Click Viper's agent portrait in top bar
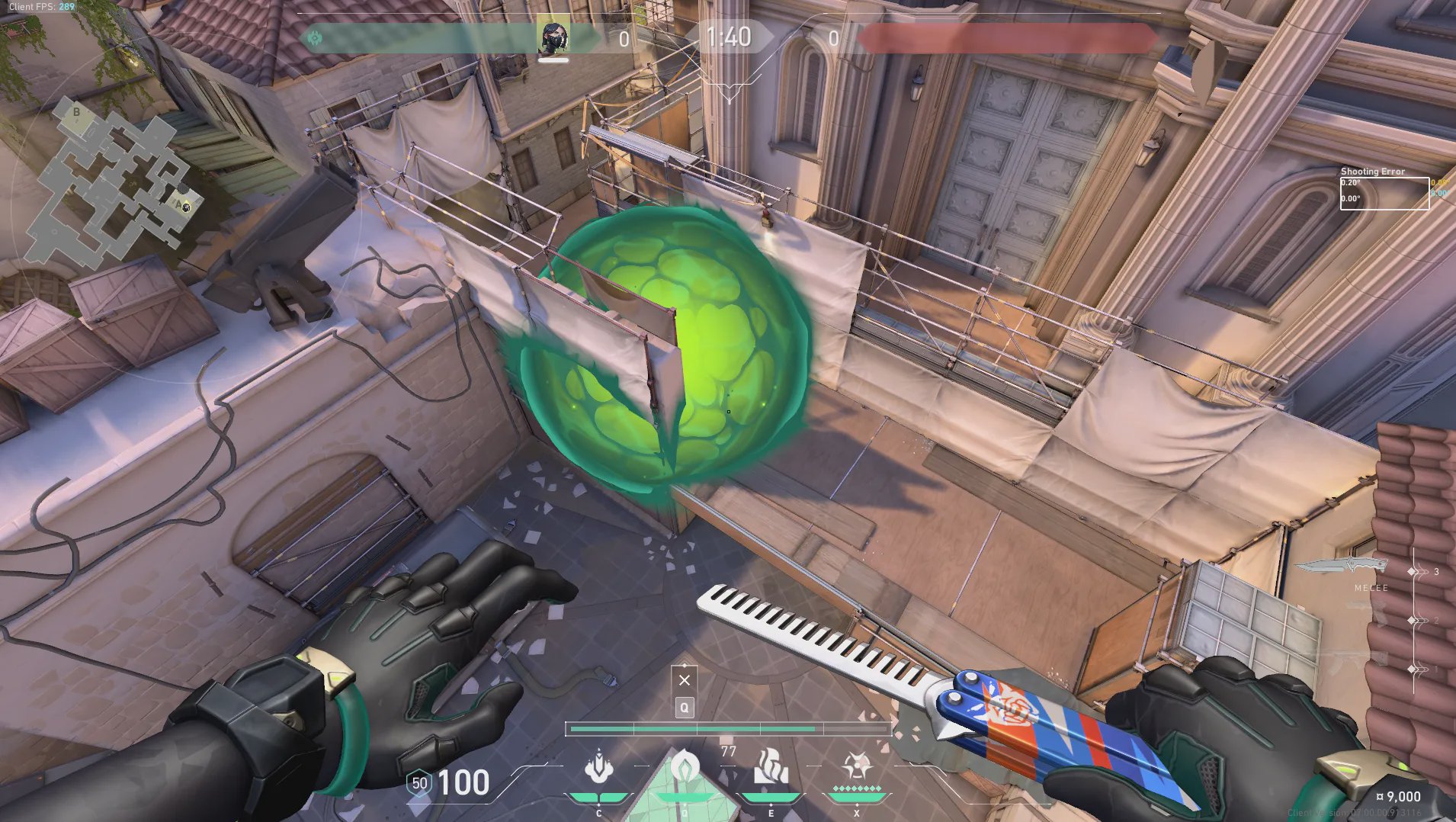The width and height of the screenshot is (1456, 822). click(553, 37)
